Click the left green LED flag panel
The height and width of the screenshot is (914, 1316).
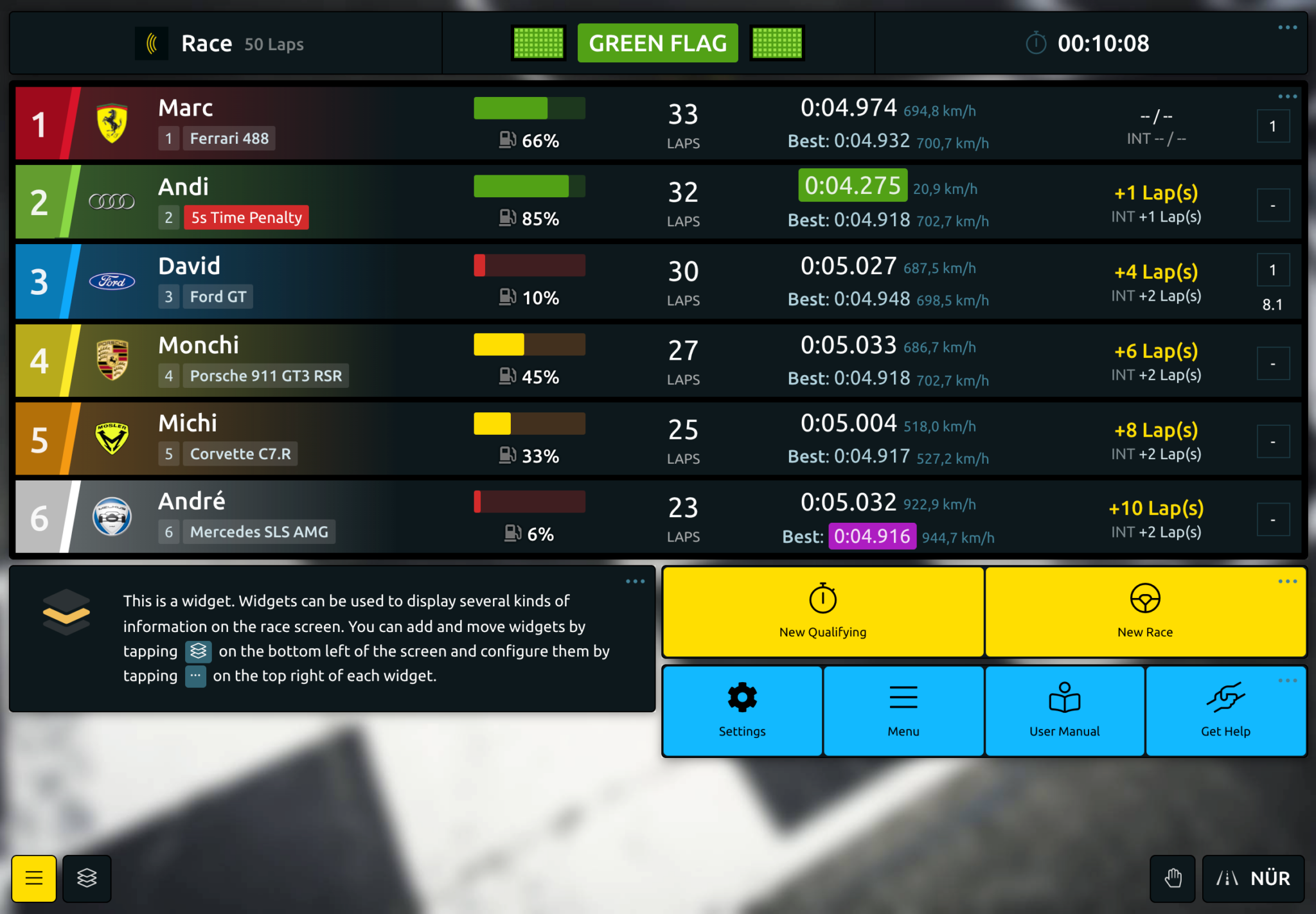[538, 43]
